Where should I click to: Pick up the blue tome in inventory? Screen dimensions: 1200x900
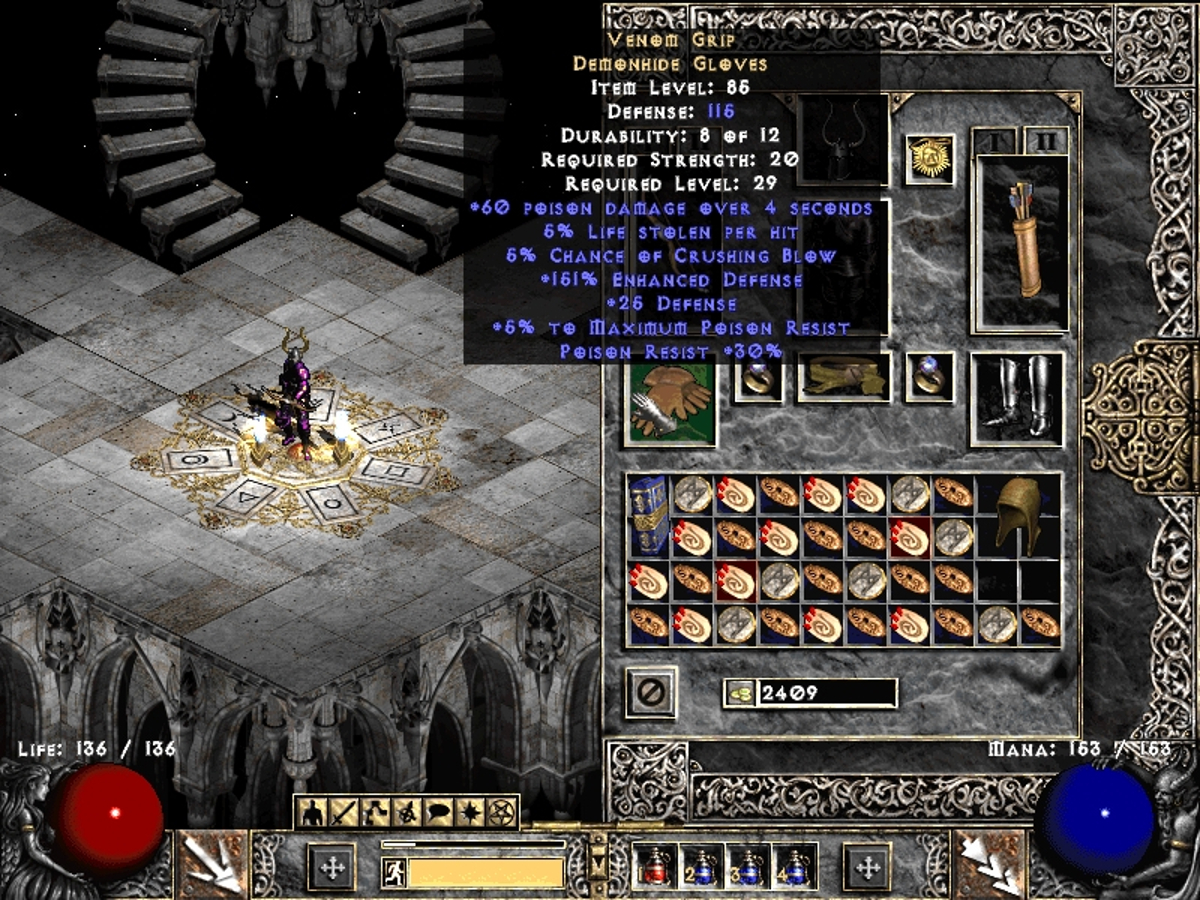click(647, 514)
